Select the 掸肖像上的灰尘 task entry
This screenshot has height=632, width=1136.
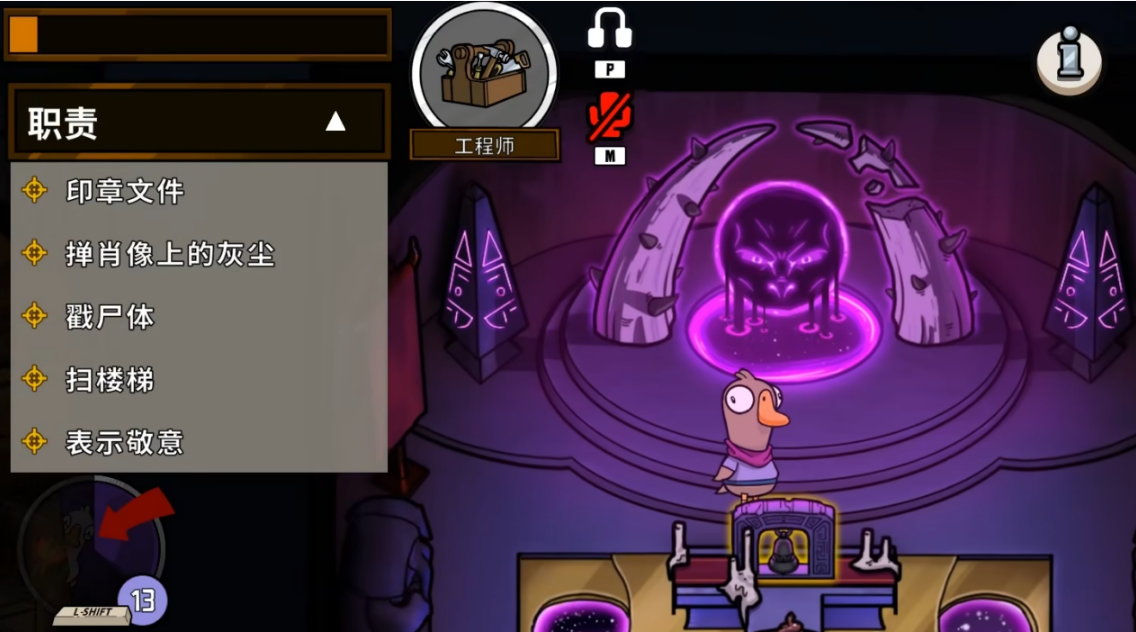[169, 254]
